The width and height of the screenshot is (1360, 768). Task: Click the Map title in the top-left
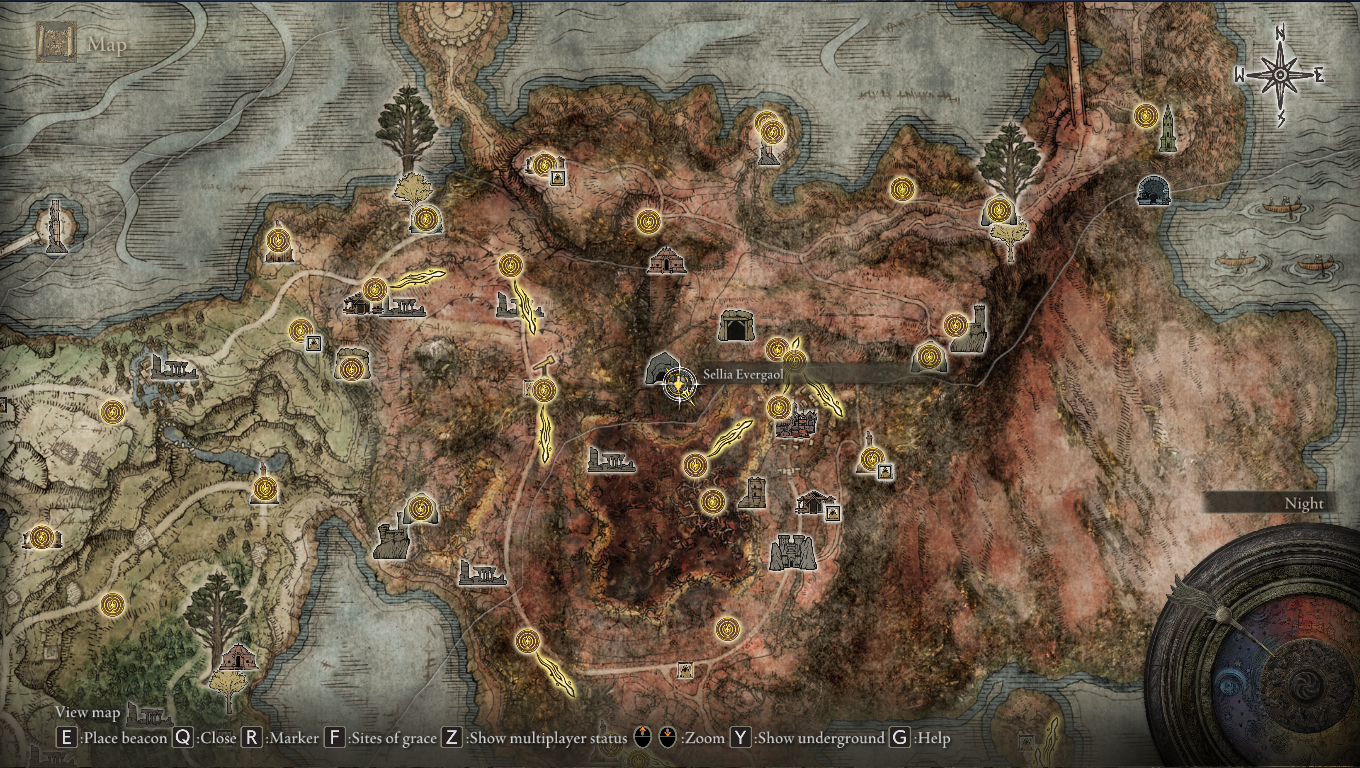coord(105,43)
